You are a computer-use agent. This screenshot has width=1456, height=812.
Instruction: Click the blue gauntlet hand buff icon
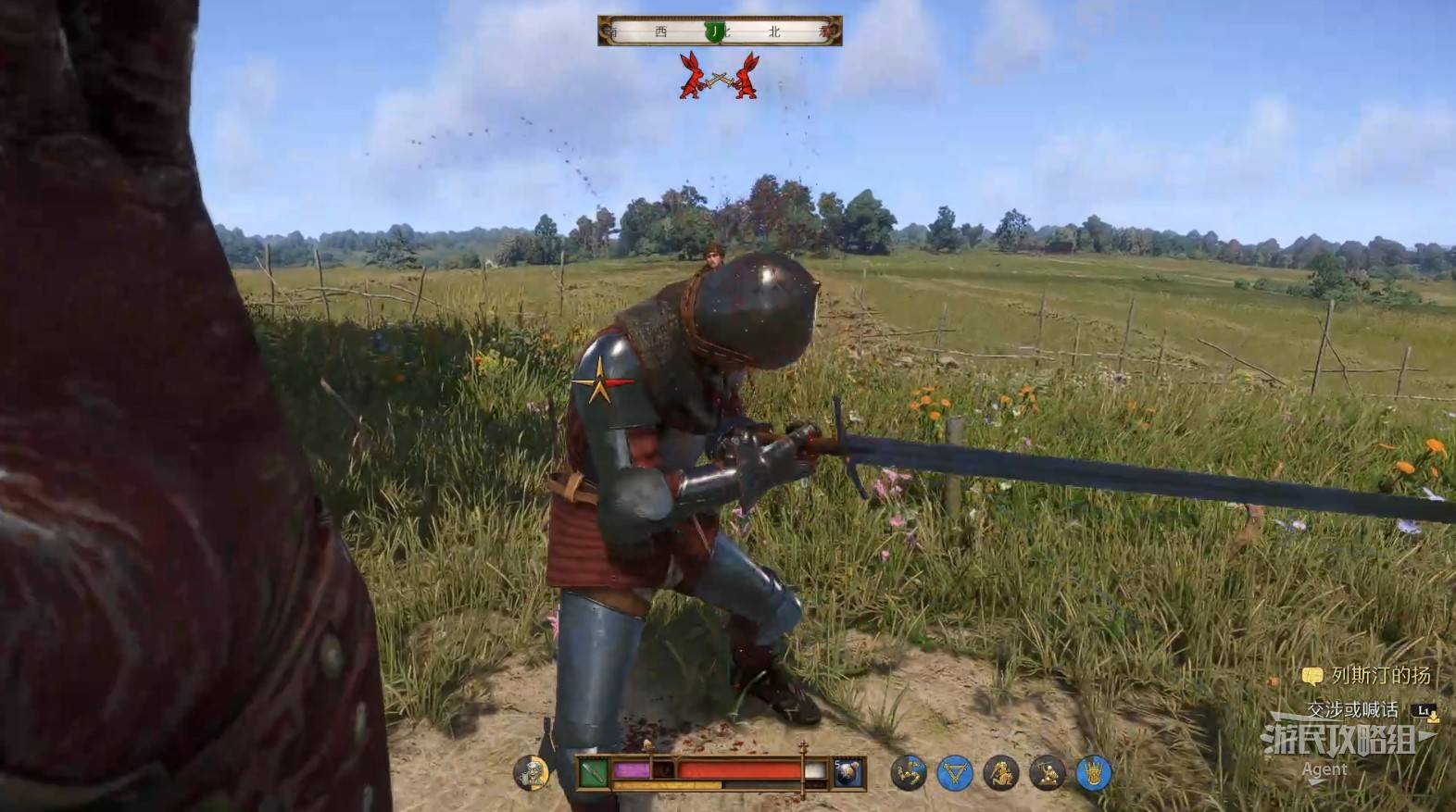tap(1093, 773)
